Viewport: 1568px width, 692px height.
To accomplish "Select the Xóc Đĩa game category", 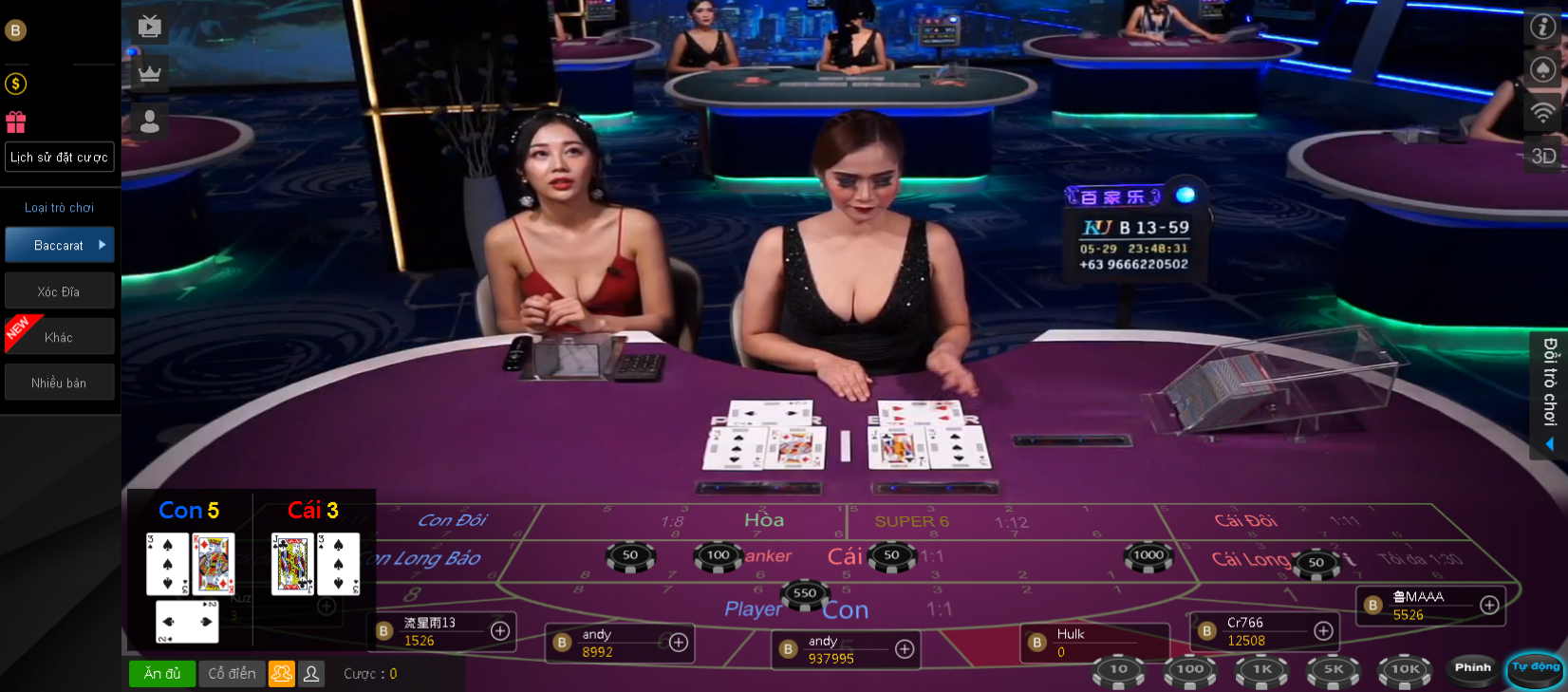I will pyautogui.click(x=59, y=290).
